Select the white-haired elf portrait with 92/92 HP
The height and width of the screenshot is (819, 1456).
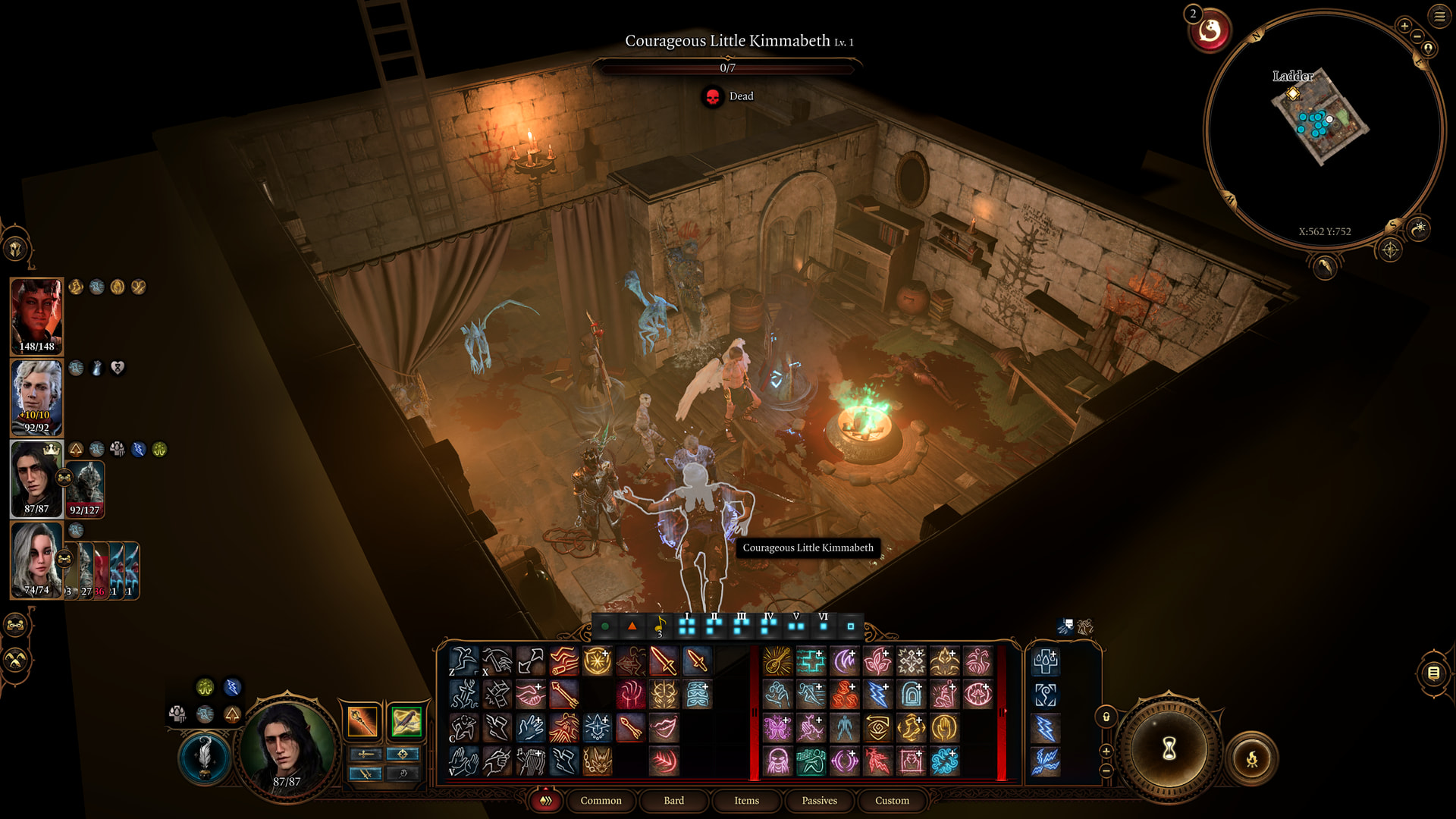point(36,397)
